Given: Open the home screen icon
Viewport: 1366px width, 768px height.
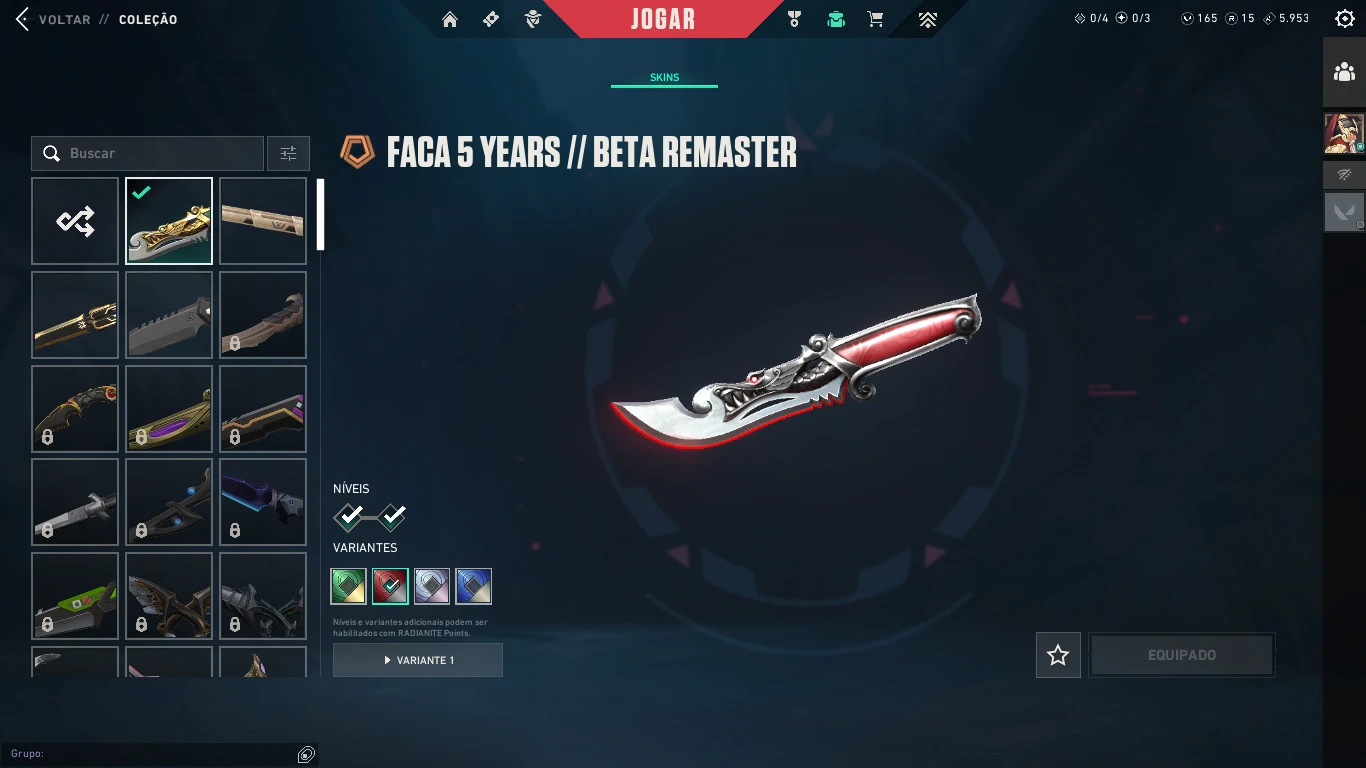Looking at the screenshot, I should click(450, 19).
